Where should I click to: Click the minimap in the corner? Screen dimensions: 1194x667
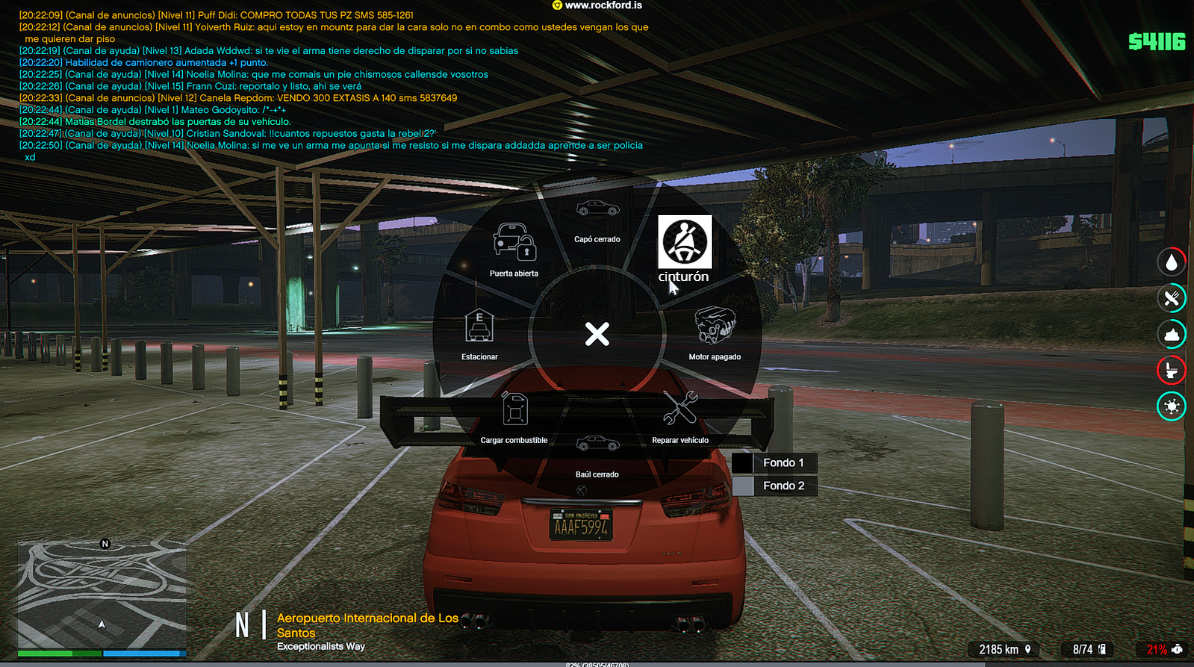[x=101, y=594]
